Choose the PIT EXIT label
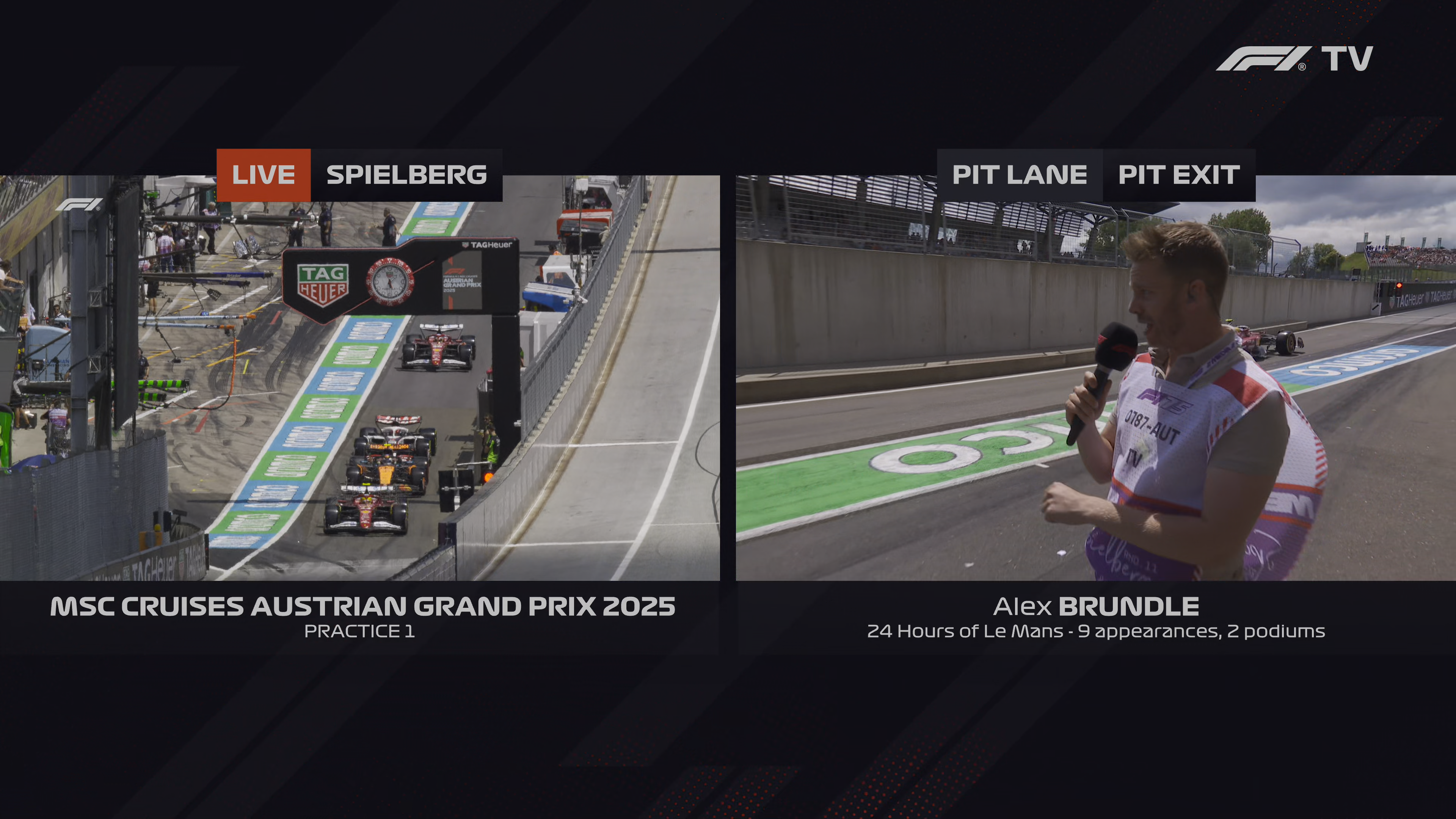Screen dimensions: 1456x819 click(1179, 175)
